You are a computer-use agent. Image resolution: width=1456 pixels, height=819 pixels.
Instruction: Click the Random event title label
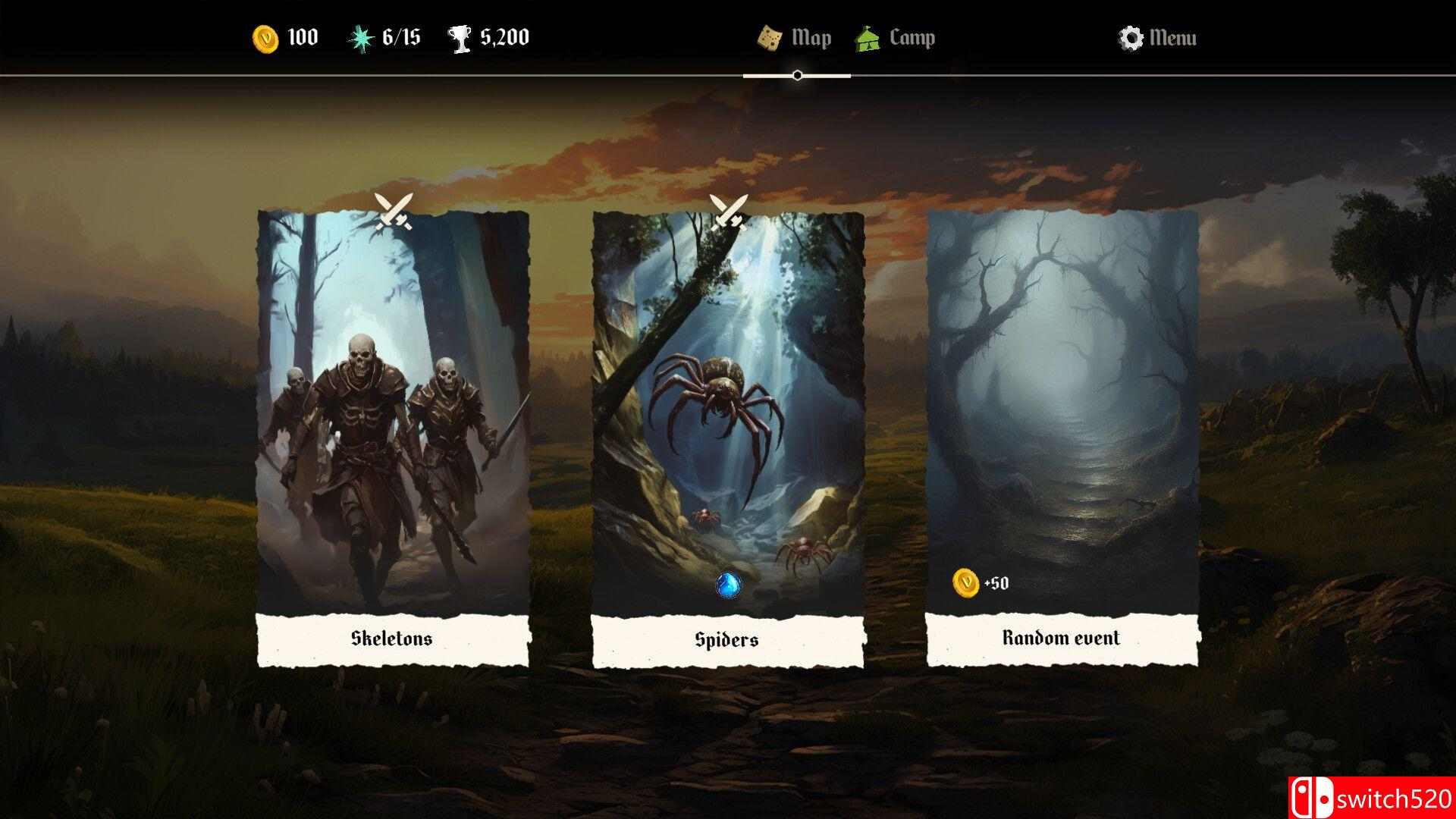coord(1061,639)
